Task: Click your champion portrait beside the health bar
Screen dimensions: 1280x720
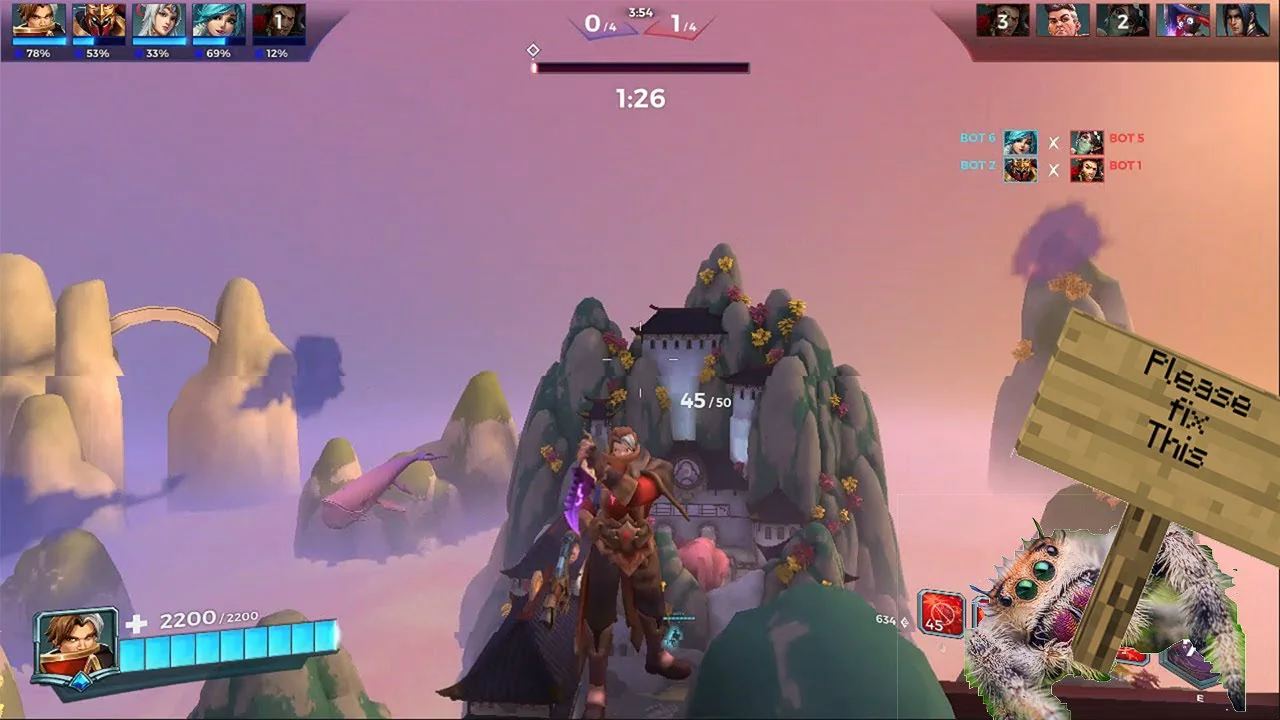Action: coord(76,645)
